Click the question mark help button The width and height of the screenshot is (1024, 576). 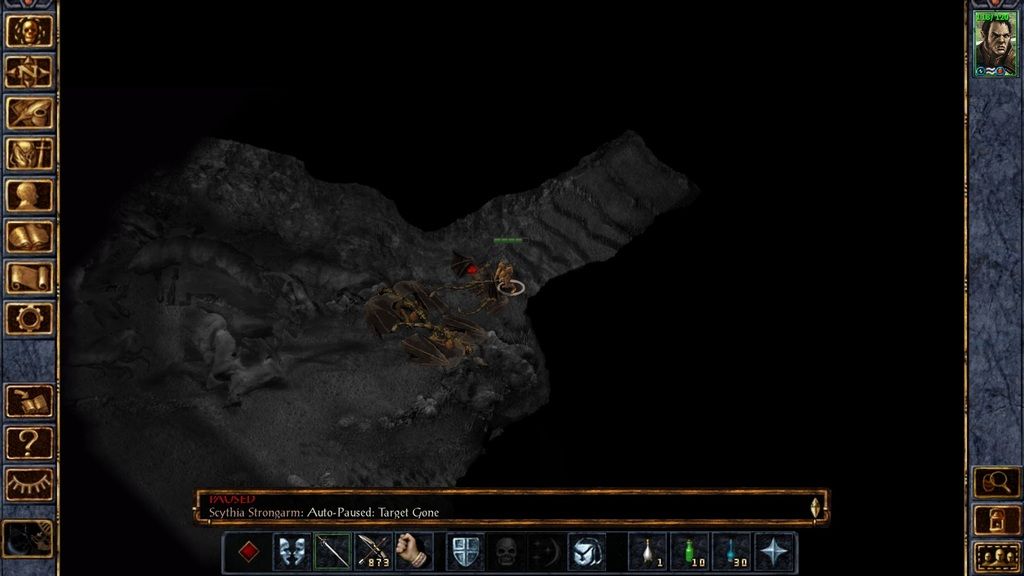29,442
